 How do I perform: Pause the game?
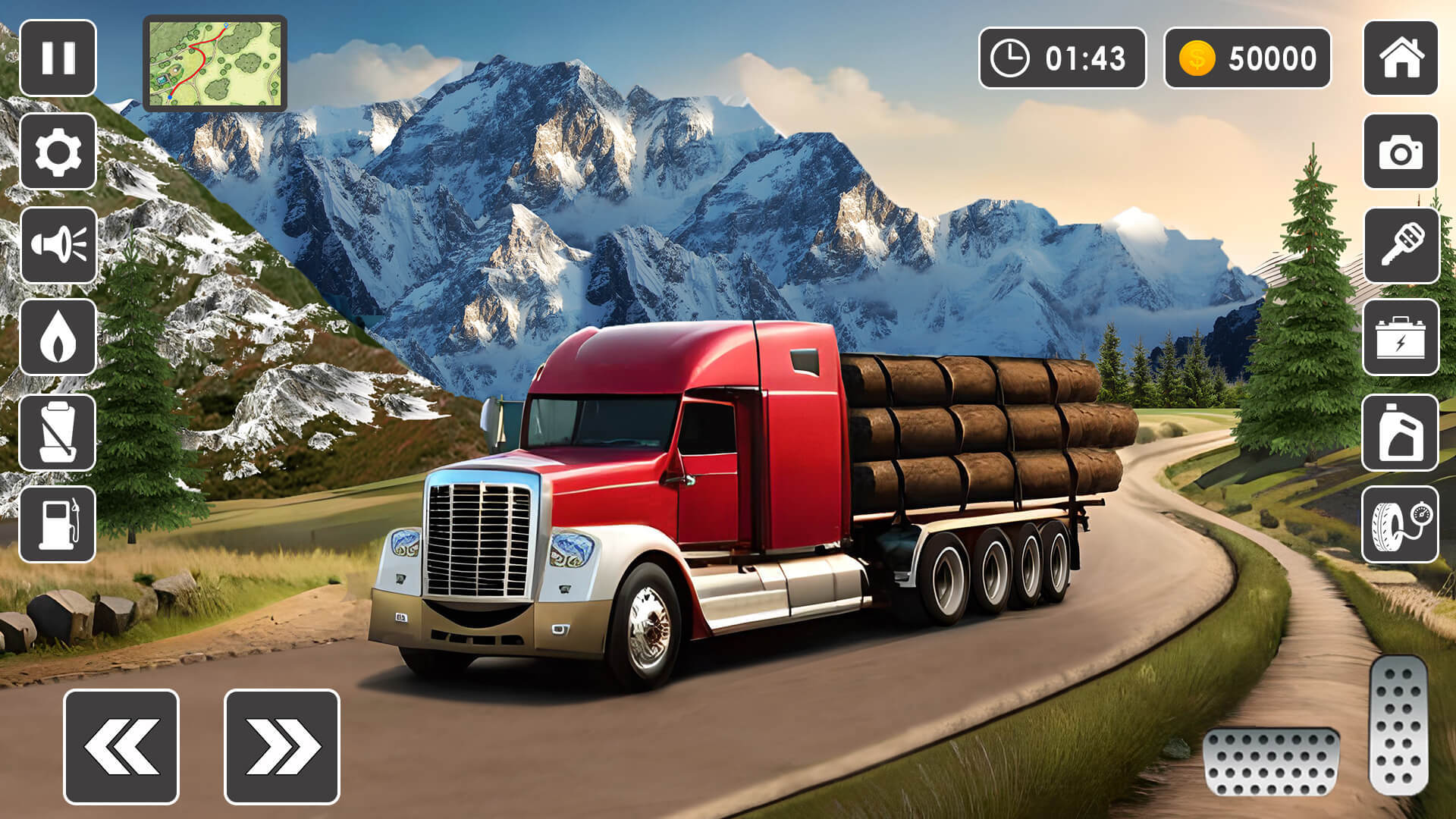(57, 57)
